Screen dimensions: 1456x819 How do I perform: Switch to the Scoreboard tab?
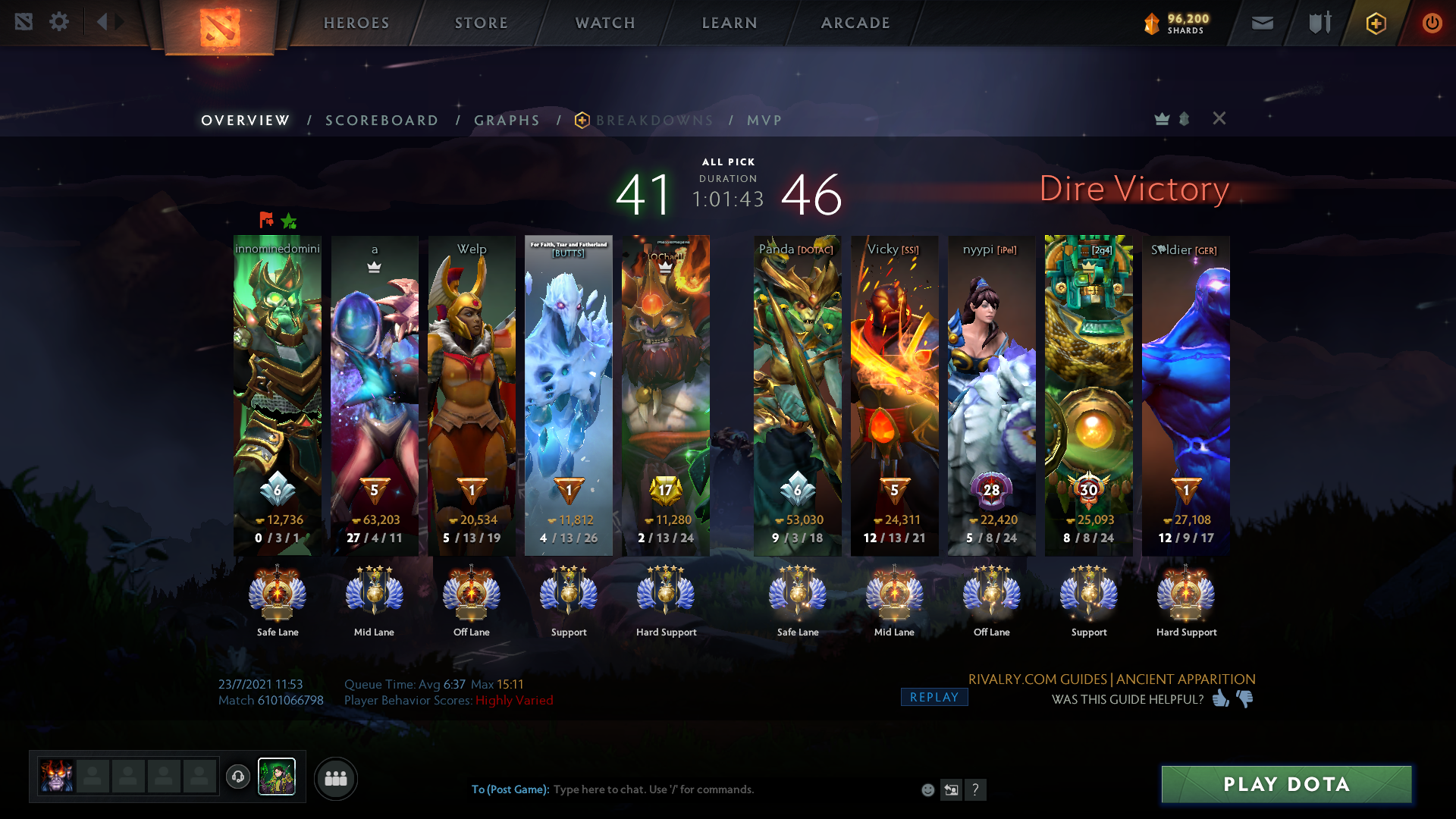pos(381,121)
